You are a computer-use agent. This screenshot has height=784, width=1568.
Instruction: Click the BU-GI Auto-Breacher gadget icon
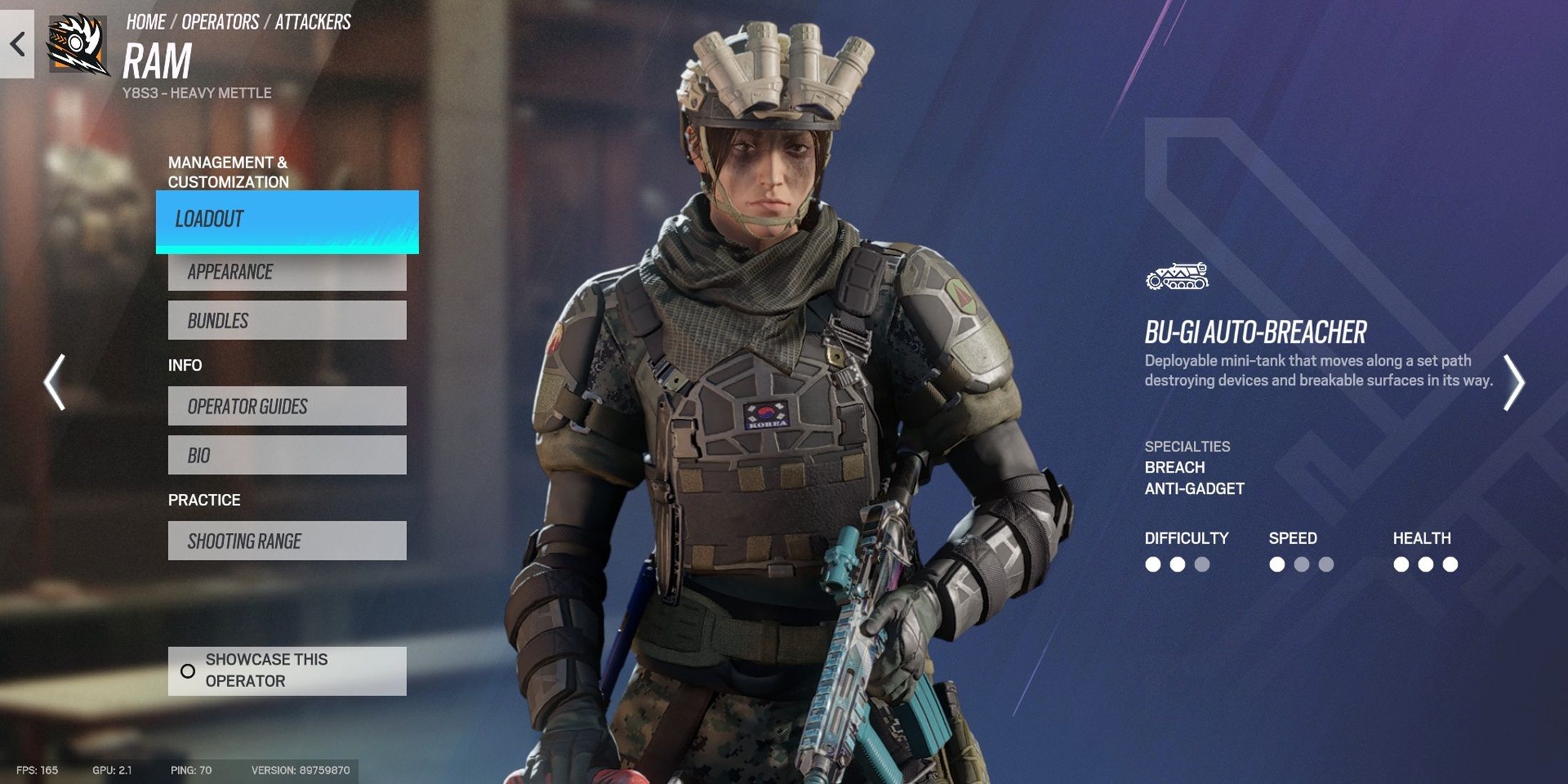point(1177,277)
